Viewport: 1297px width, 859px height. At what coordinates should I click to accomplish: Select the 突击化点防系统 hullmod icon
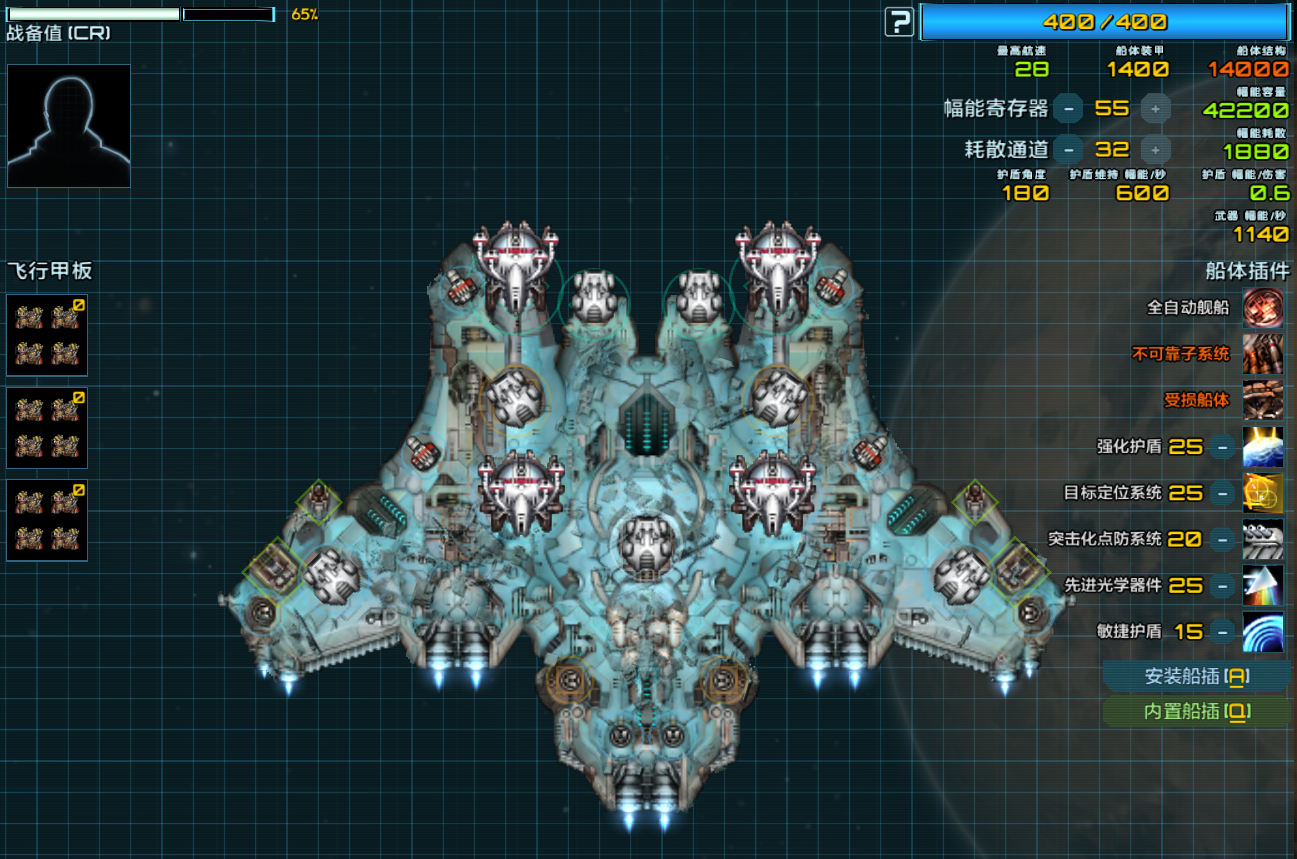click(1263, 539)
